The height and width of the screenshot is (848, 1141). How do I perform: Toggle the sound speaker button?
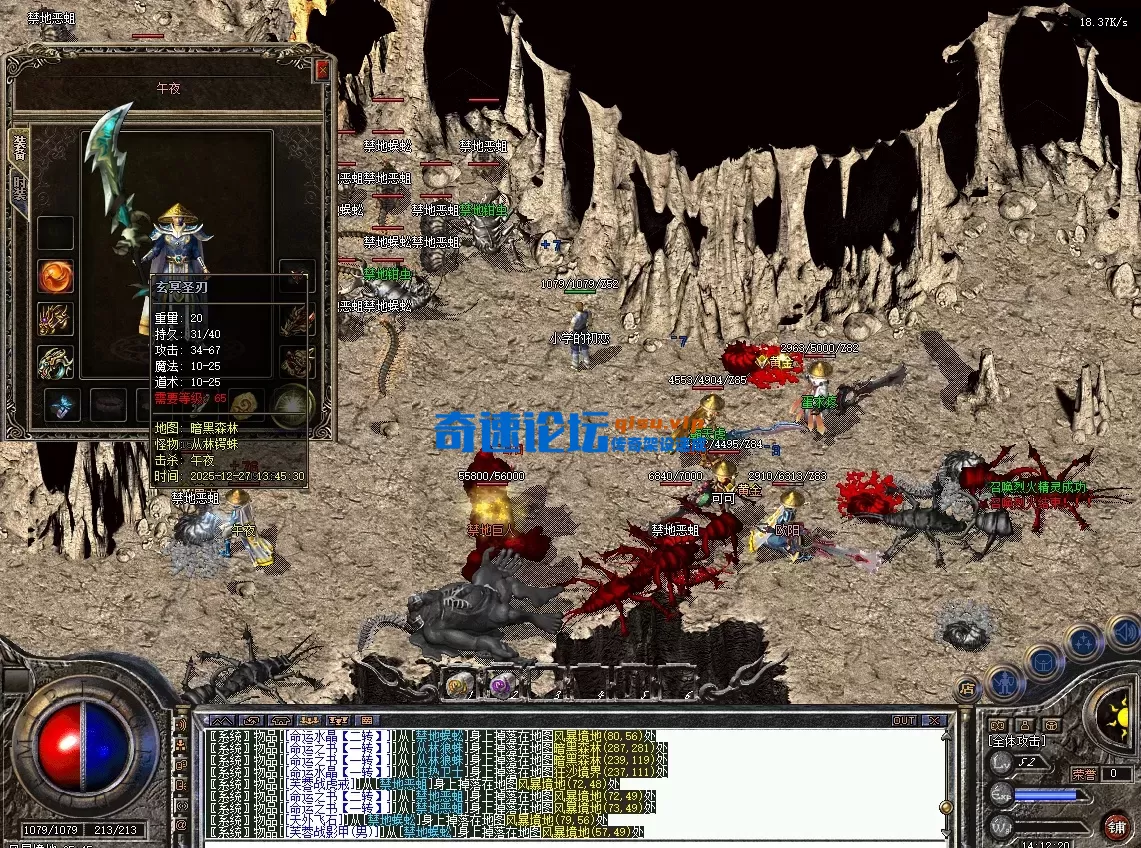tap(1123, 632)
